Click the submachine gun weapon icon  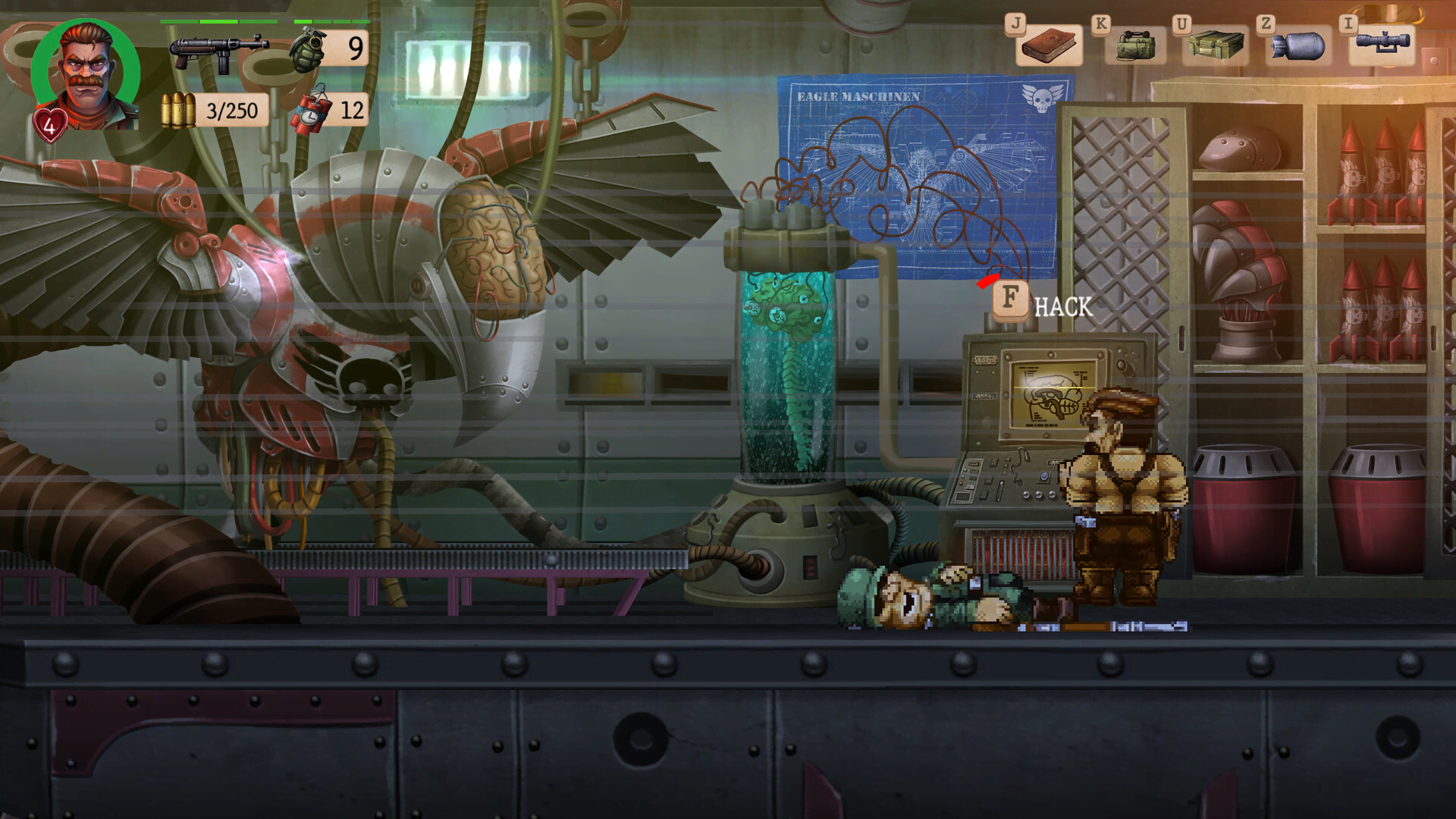pos(218,52)
